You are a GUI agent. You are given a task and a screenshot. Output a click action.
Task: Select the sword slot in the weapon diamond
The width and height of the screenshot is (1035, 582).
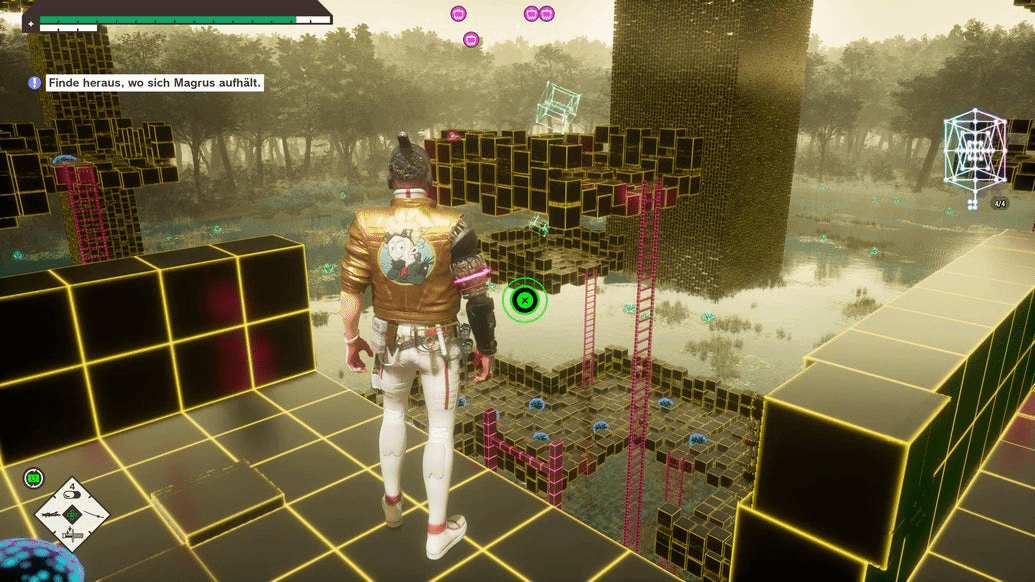(x=71, y=536)
